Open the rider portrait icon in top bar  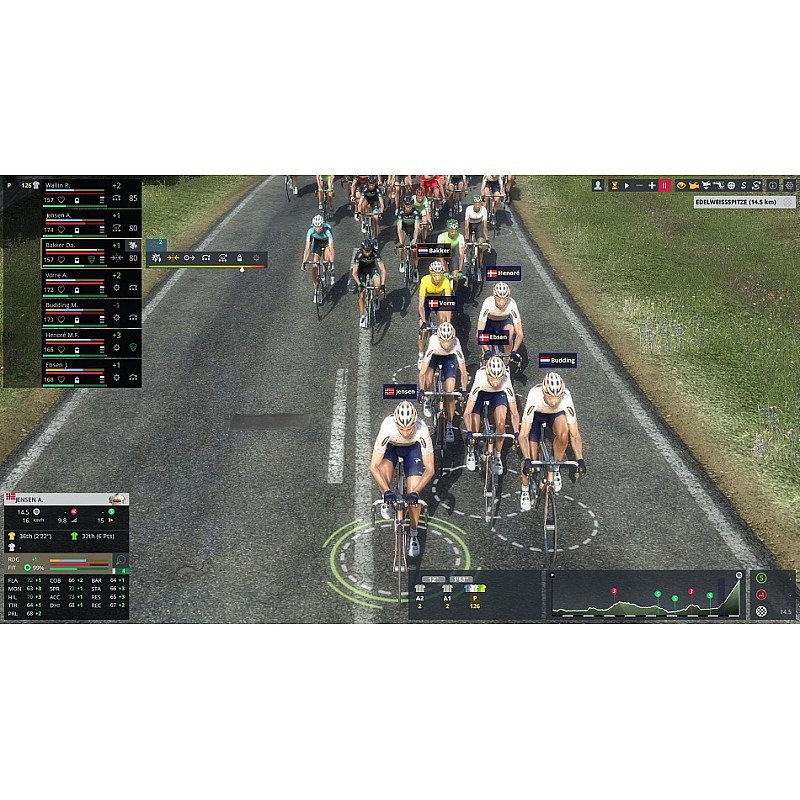click(598, 185)
